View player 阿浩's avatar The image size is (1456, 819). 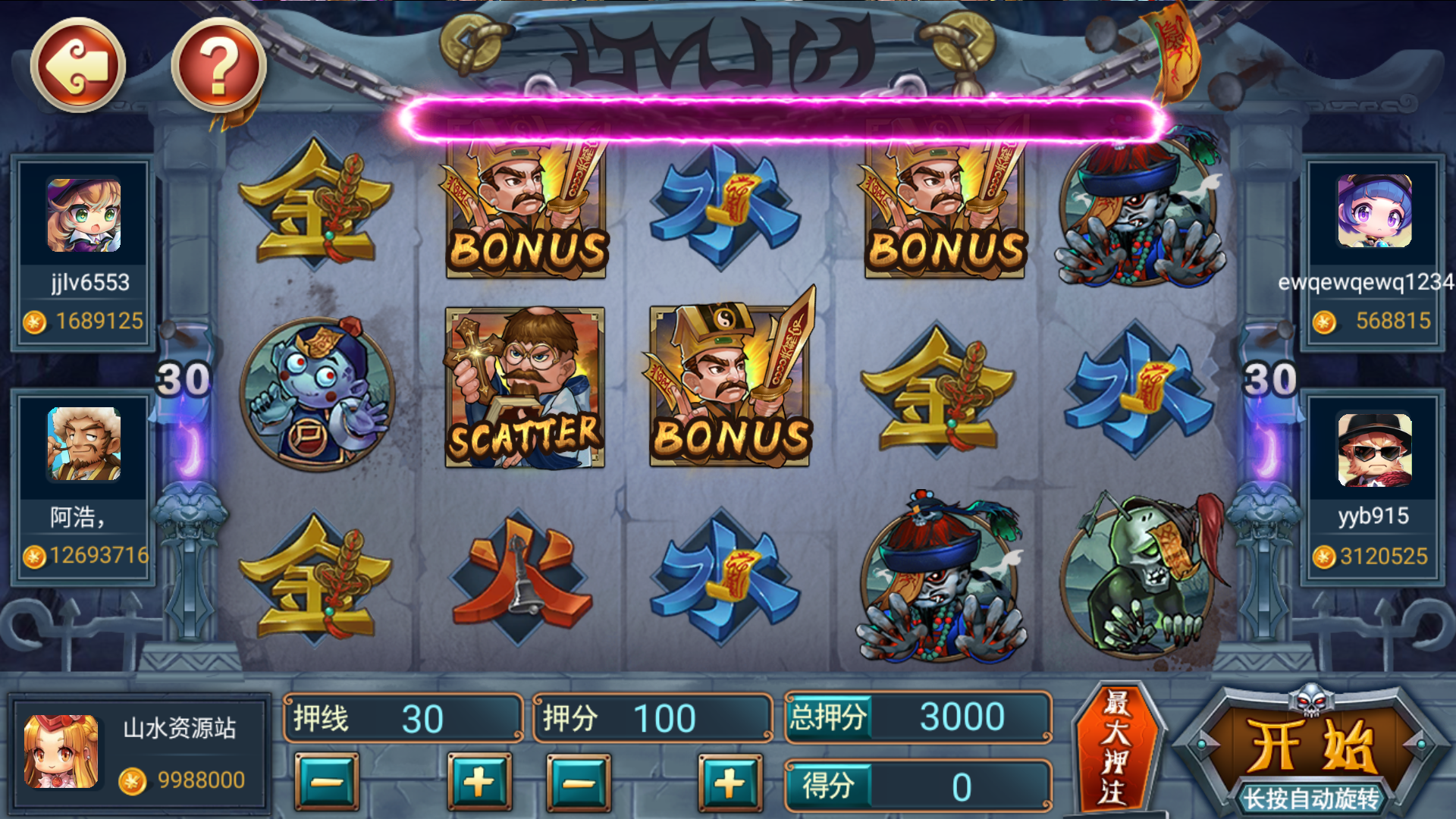(83, 444)
